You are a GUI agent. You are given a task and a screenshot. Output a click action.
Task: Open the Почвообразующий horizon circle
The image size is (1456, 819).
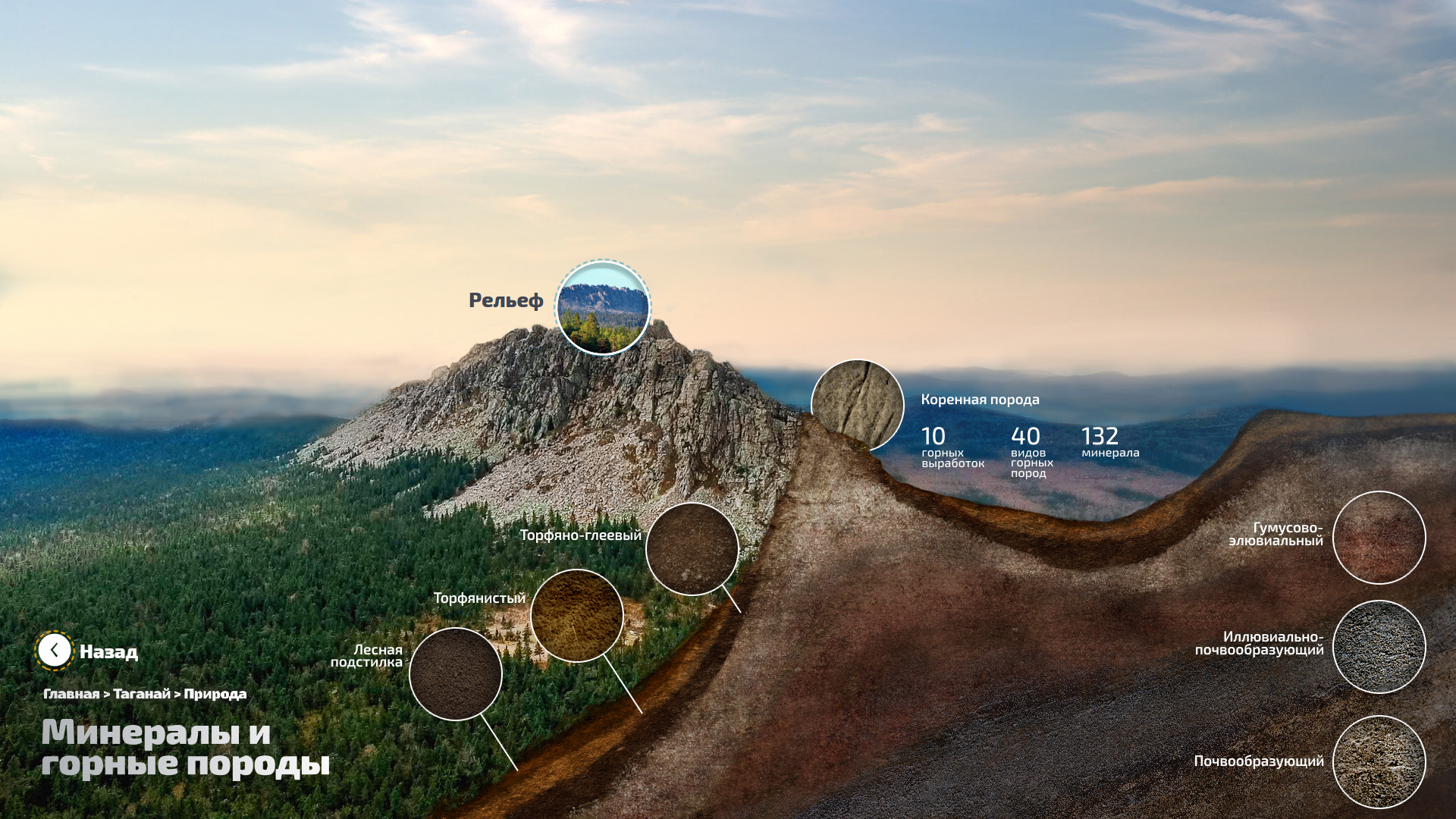pos(1379,761)
